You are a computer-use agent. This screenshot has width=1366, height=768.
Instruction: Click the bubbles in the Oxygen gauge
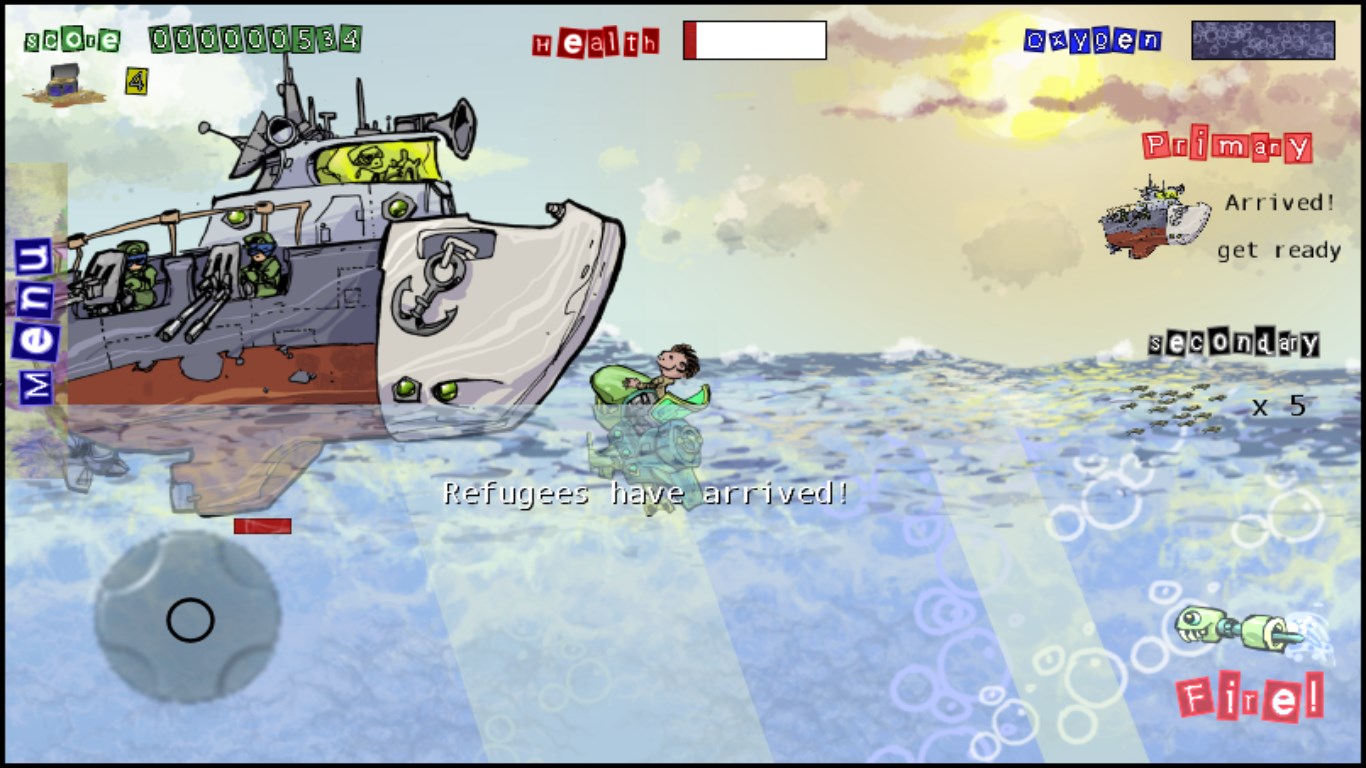click(1262, 38)
